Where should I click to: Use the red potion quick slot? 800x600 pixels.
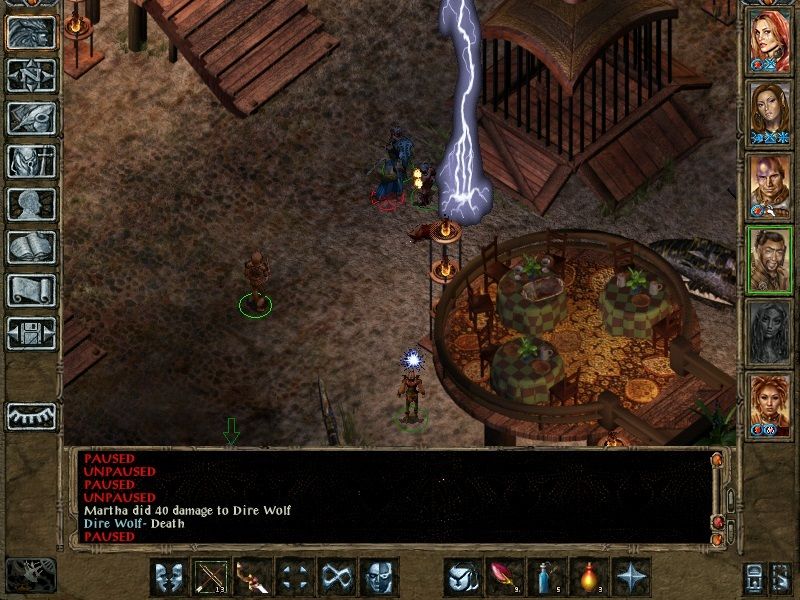[x=589, y=577]
